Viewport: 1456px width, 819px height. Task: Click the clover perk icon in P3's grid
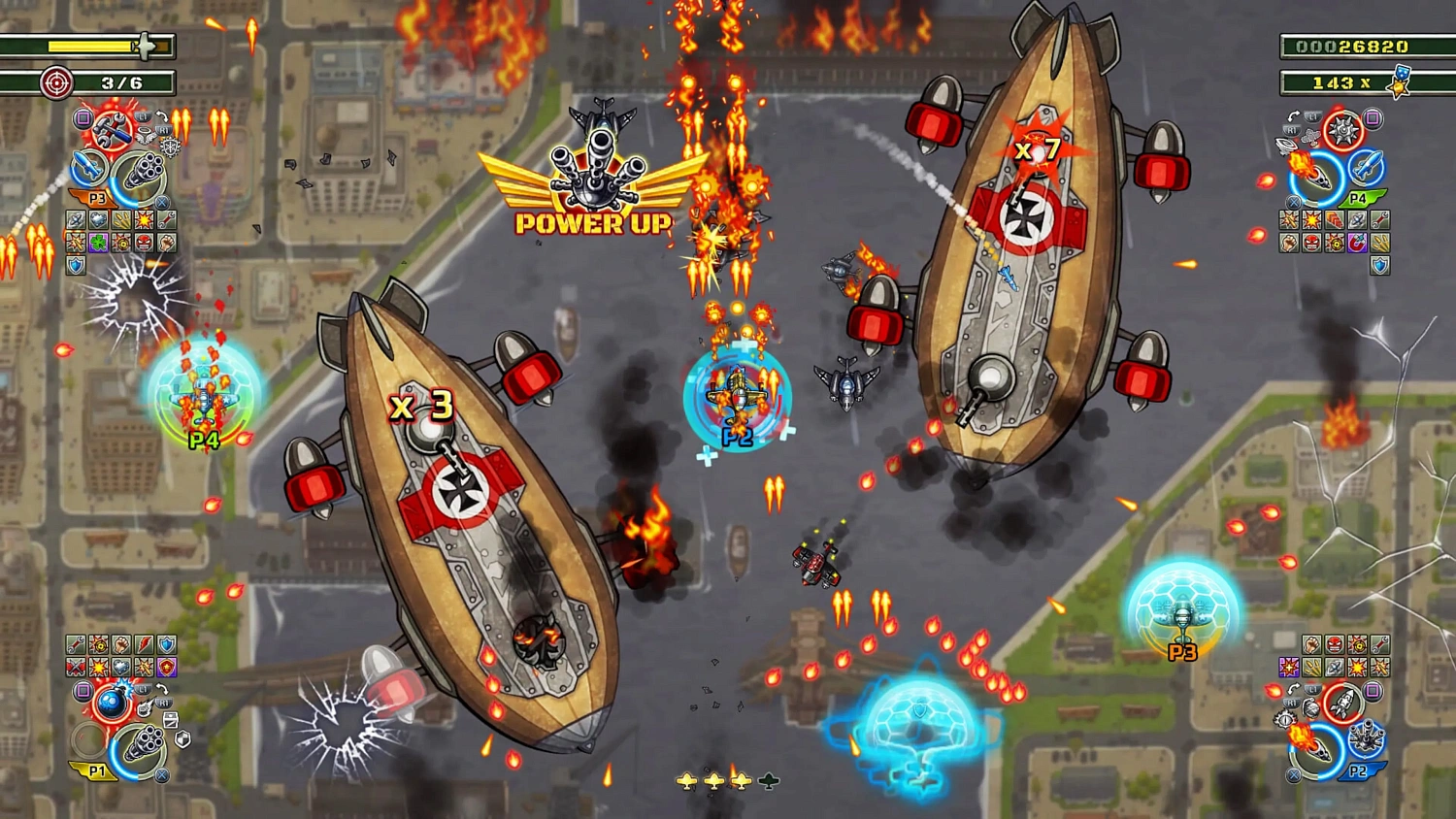pyautogui.click(x=97, y=243)
